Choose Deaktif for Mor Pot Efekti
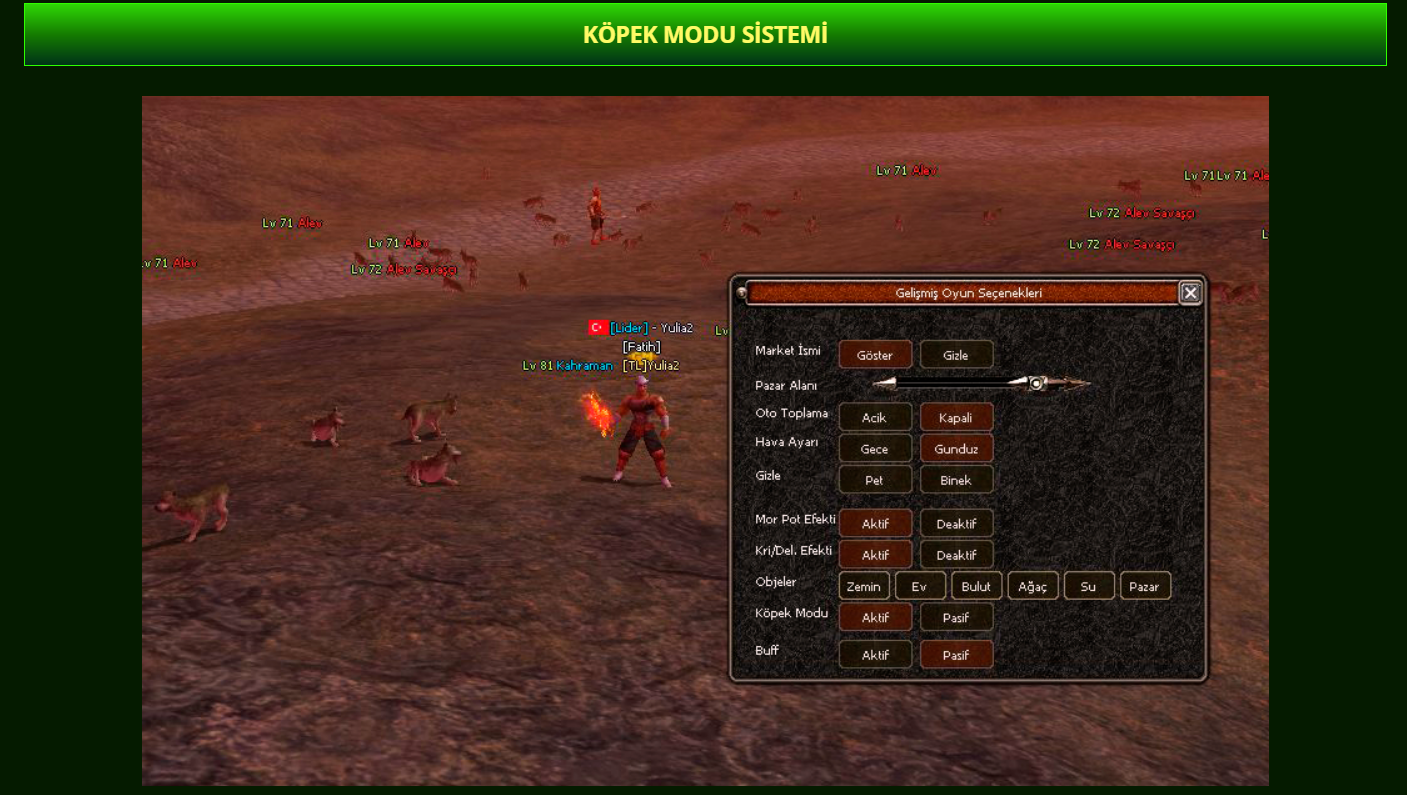Viewport: 1407px width, 795px height. 956,524
